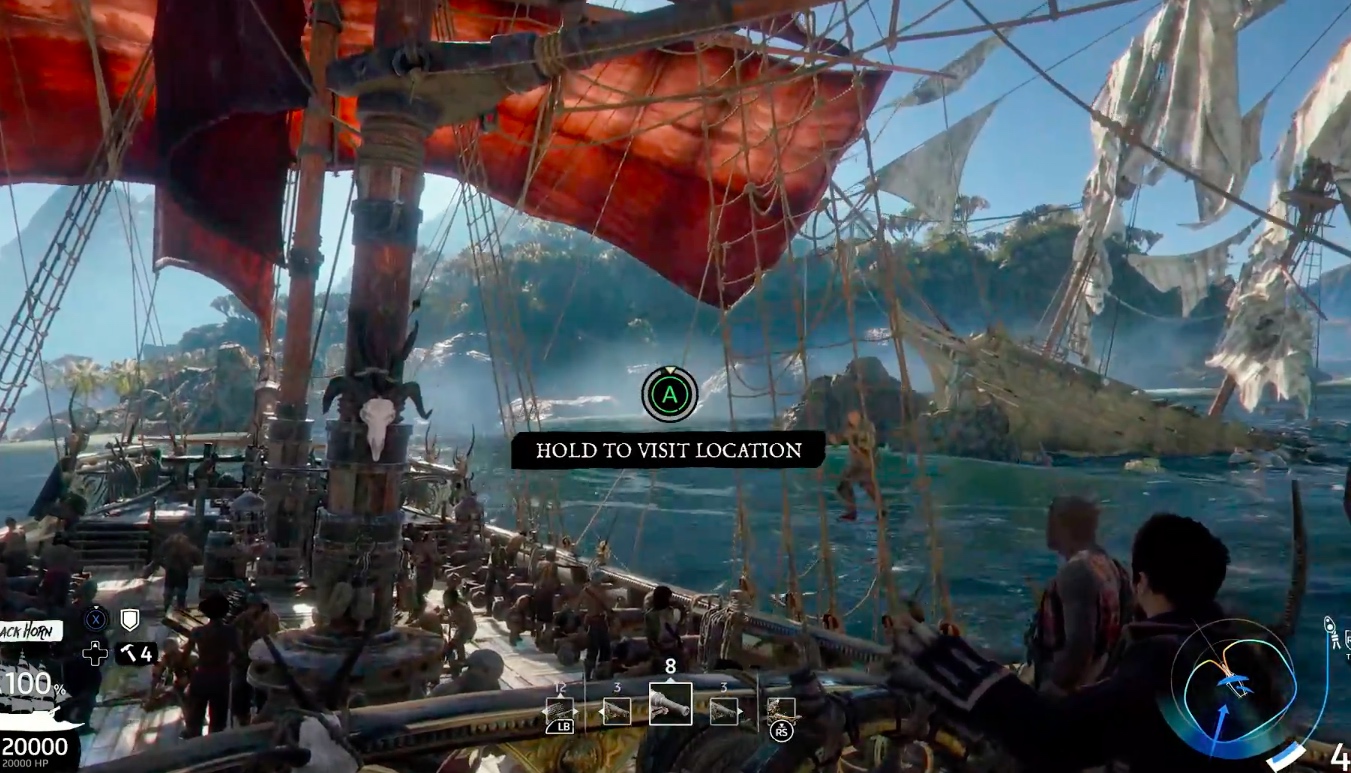
Task: Open the spyglass icon
Action: click(x=1331, y=632)
